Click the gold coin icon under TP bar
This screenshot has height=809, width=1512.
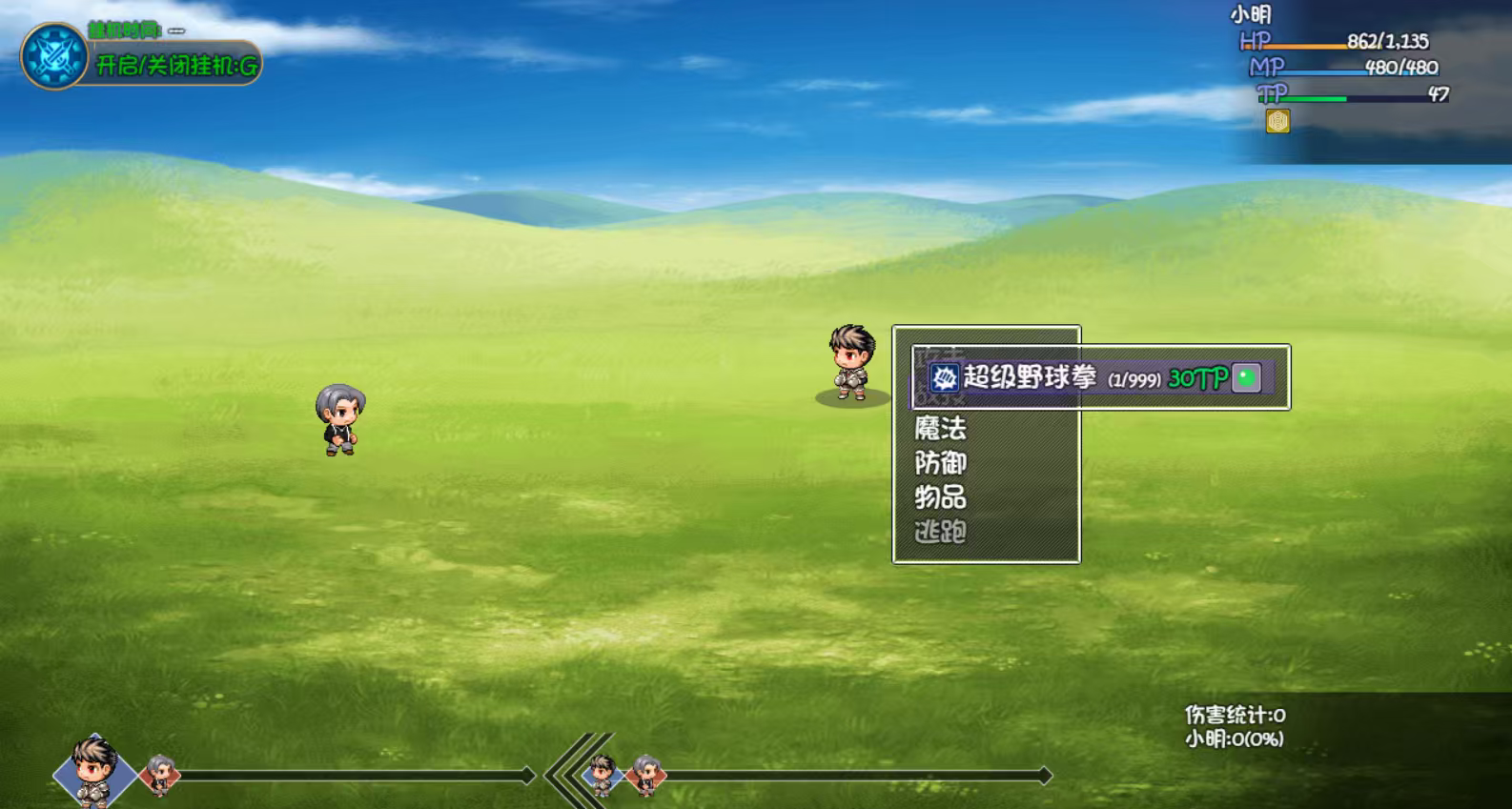click(1277, 121)
